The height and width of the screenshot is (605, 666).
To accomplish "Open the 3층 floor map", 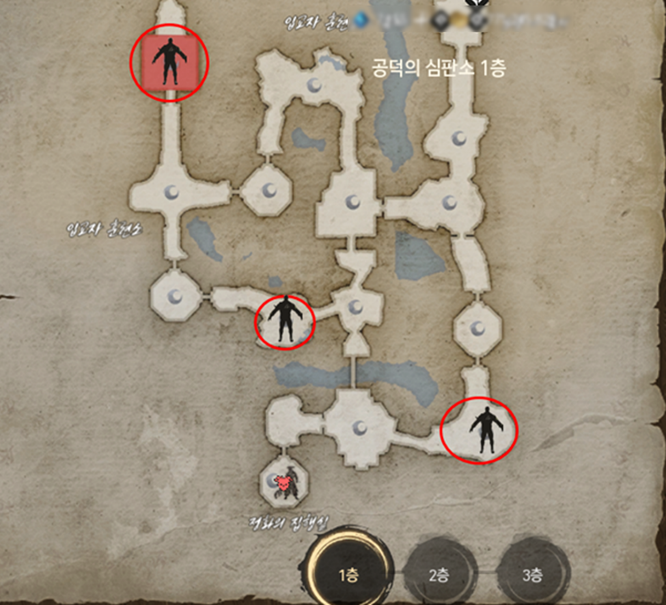I will click(x=533, y=574).
